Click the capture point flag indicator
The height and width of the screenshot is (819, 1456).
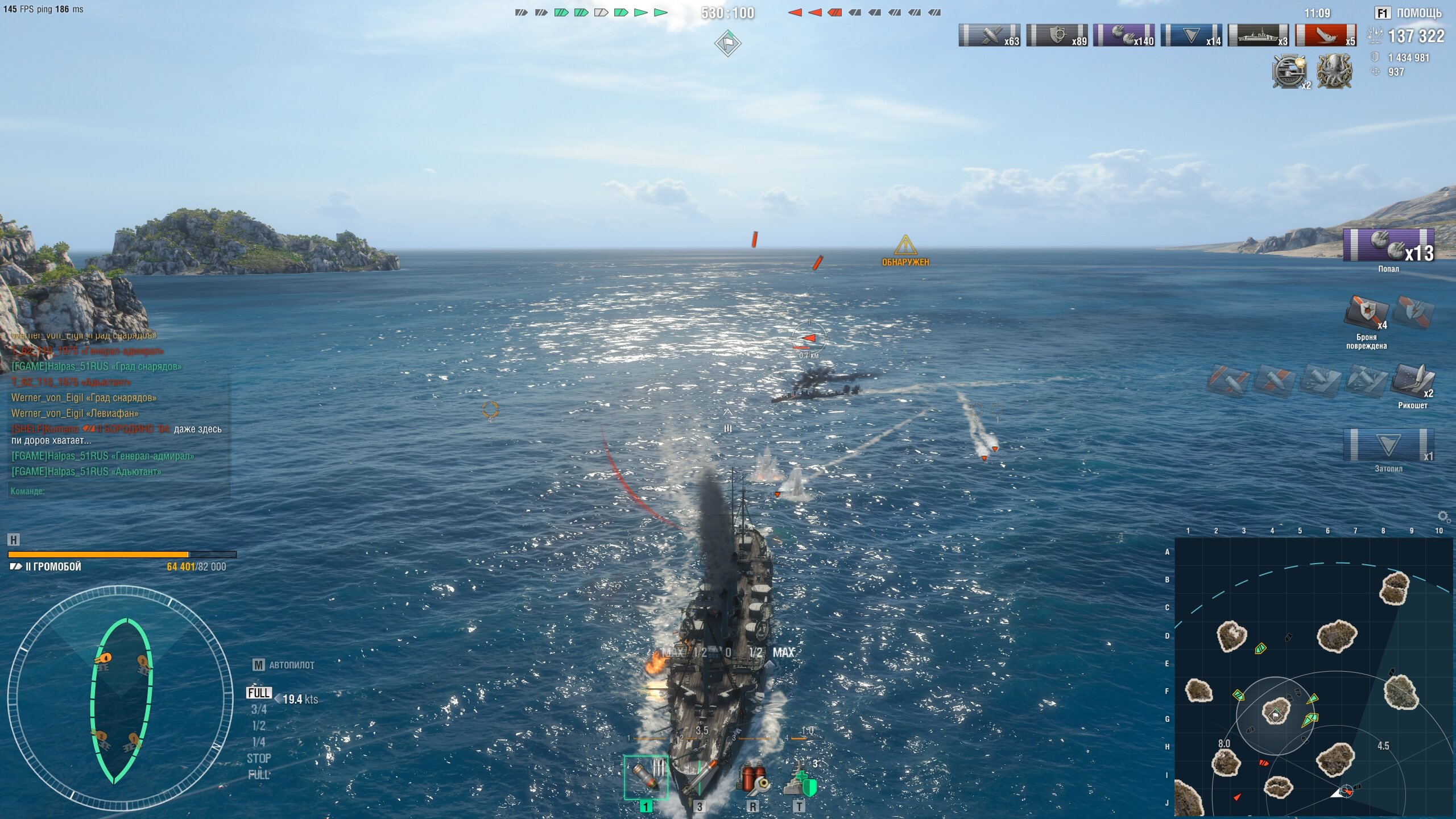(727, 43)
